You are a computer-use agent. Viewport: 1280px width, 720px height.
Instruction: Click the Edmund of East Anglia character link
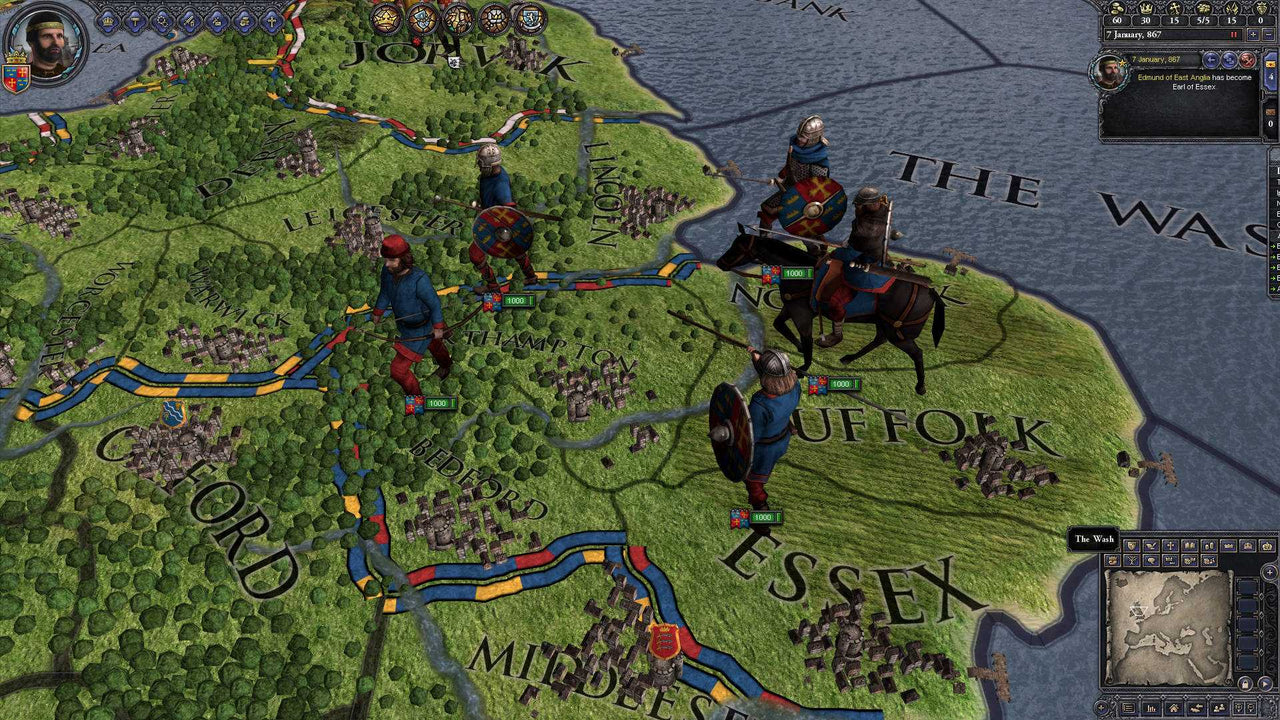pos(1174,77)
